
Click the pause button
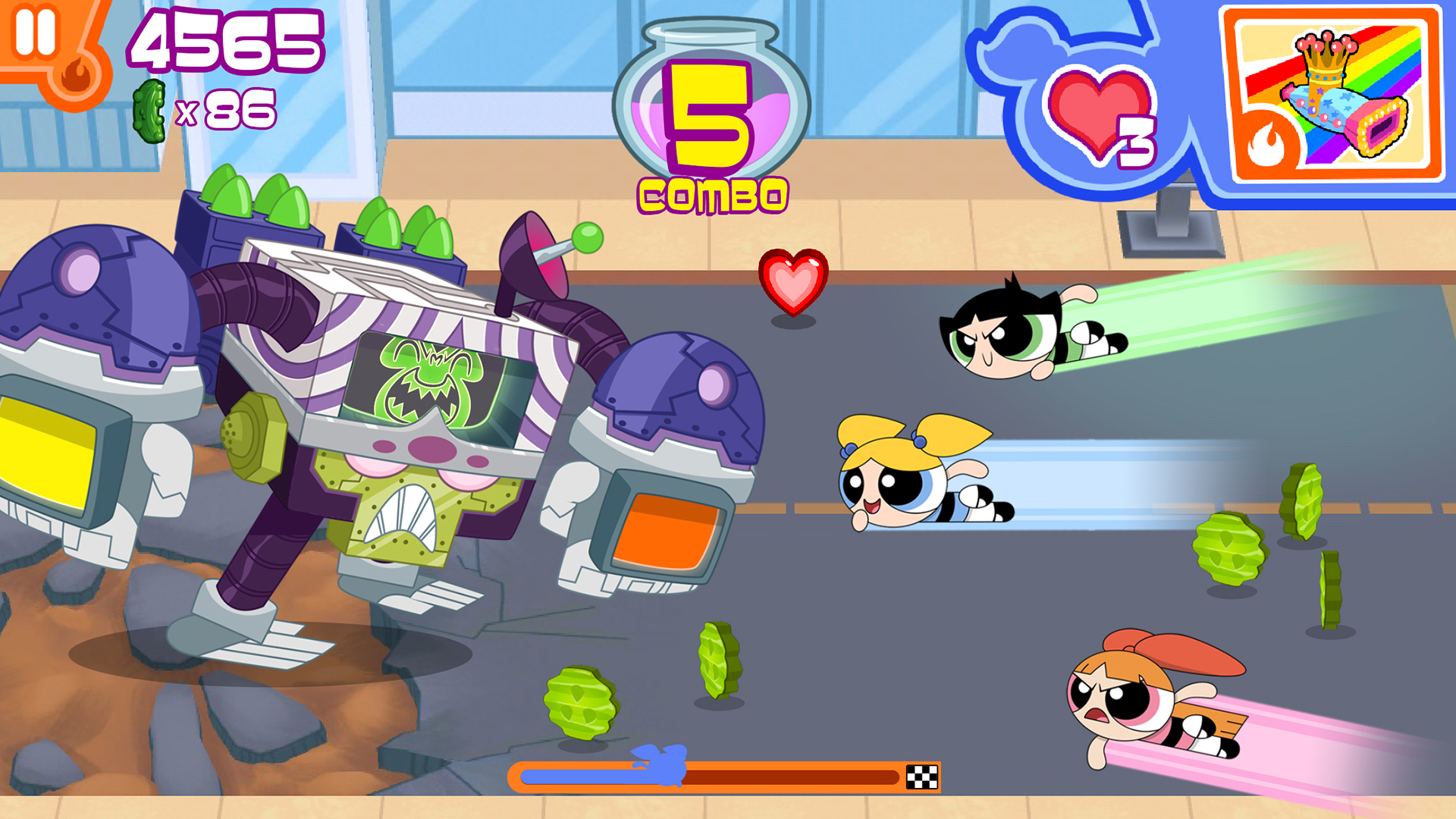(36, 32)
